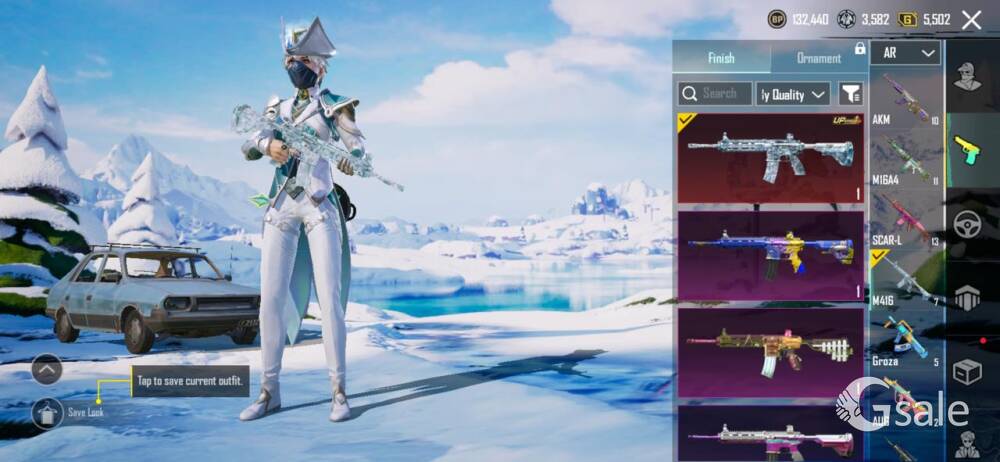1000x462 pixels.
Task: Click the skin search field
Action: pos(715,94)
